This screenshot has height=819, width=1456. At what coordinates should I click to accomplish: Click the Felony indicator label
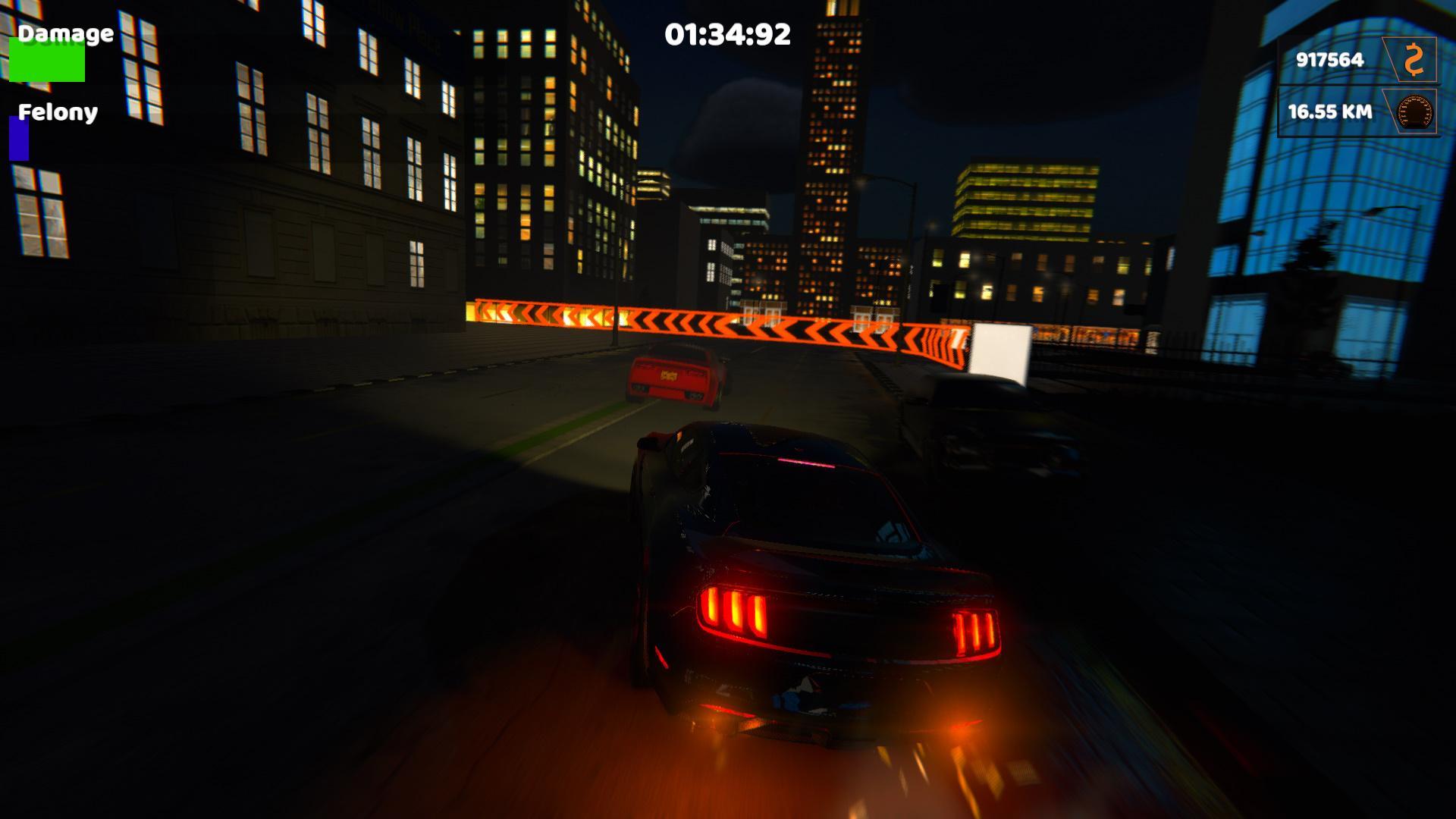click(x=57, y=113)
